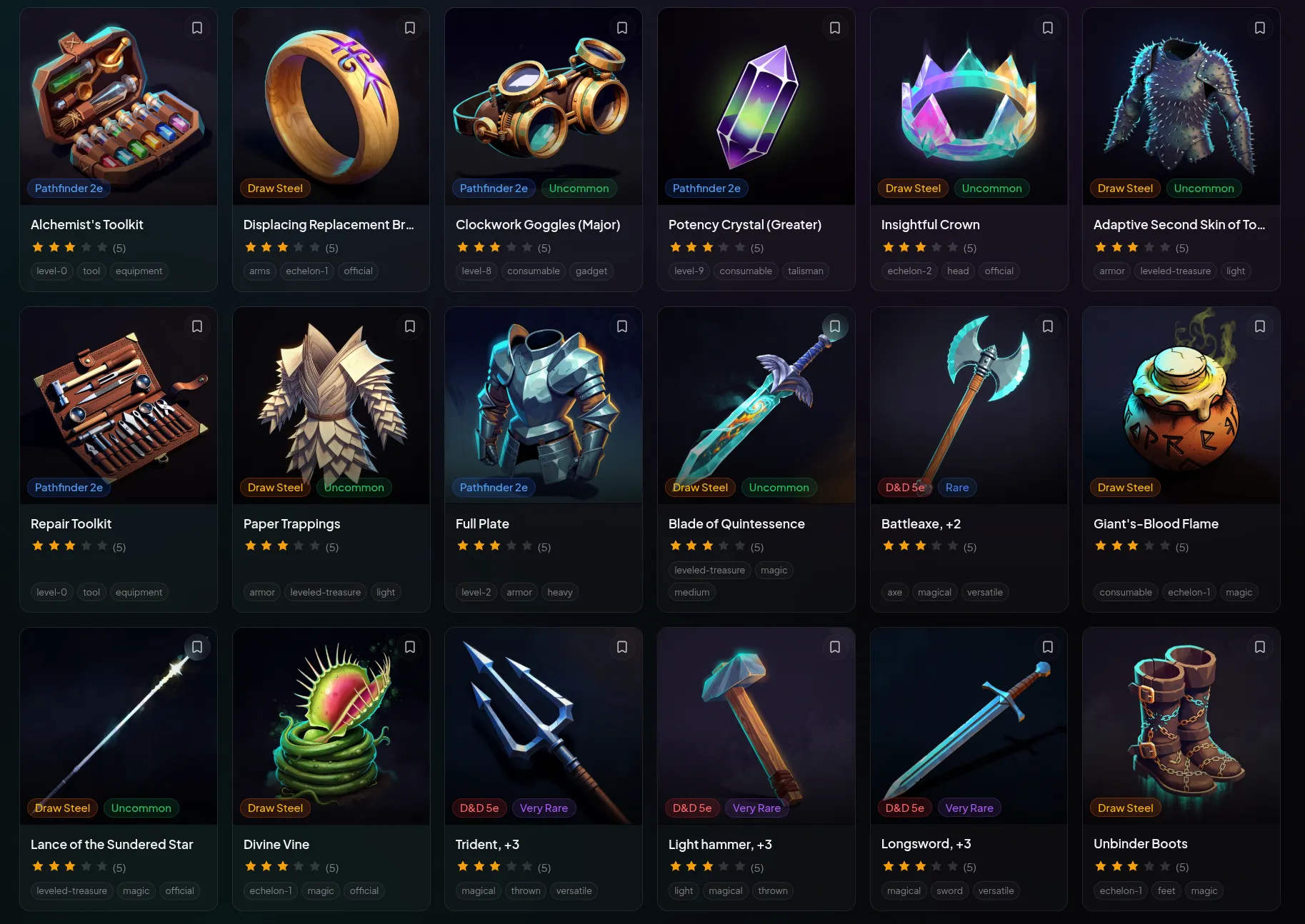Viewport: 1305px width, 924px height.
Task: Click the bookmark icon on Blade of Quintessence
Action: [x=835, y=326]
